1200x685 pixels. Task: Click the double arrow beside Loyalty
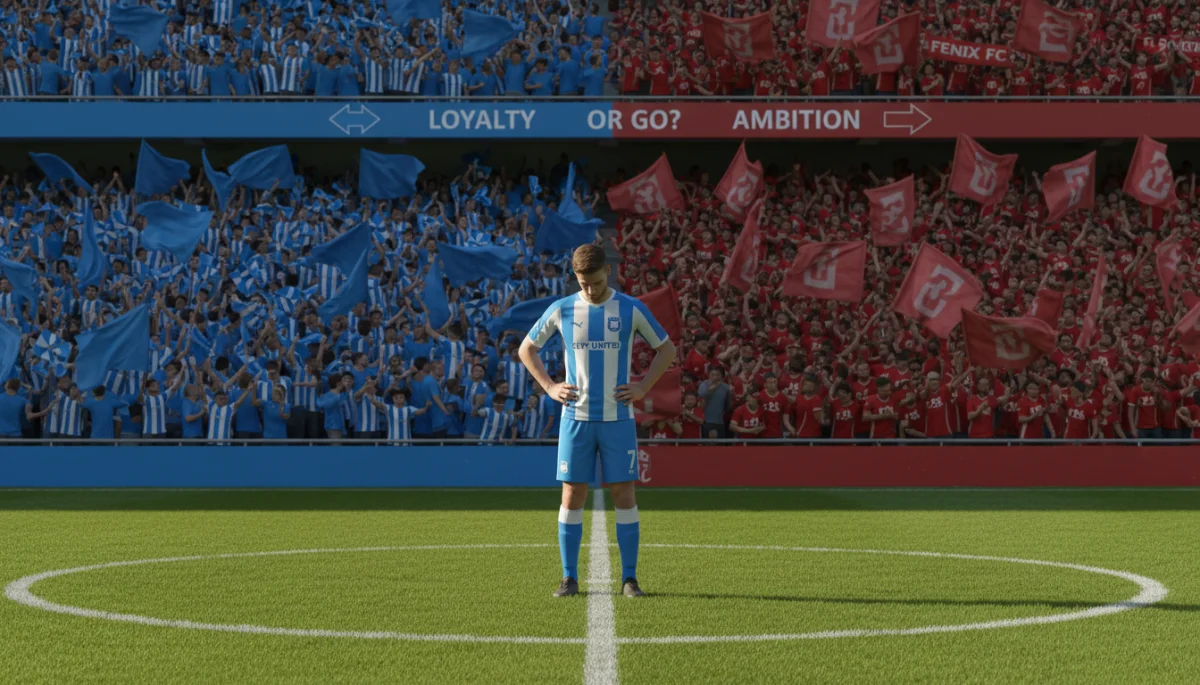(x=354, y=120)
